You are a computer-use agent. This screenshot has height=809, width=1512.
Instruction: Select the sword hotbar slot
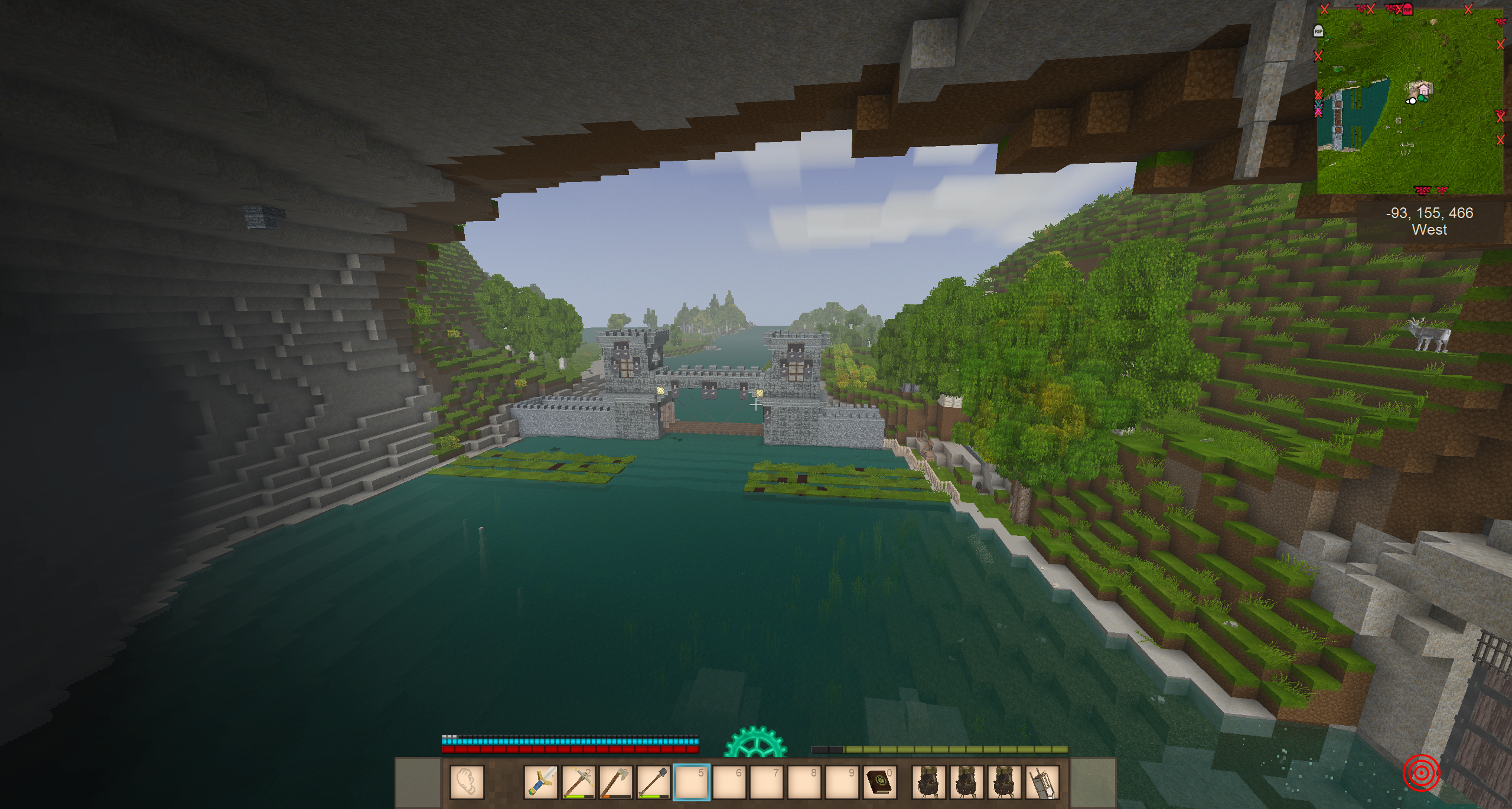[540, 782]
